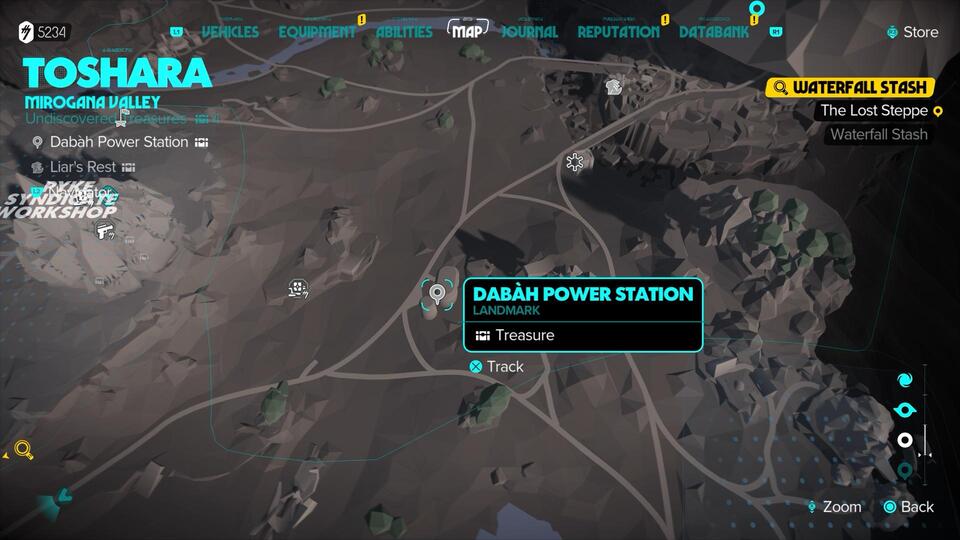This screenshot has width=960, height=540.
Task: Show the Reputation tab
Action: click(x=618, y=32)
